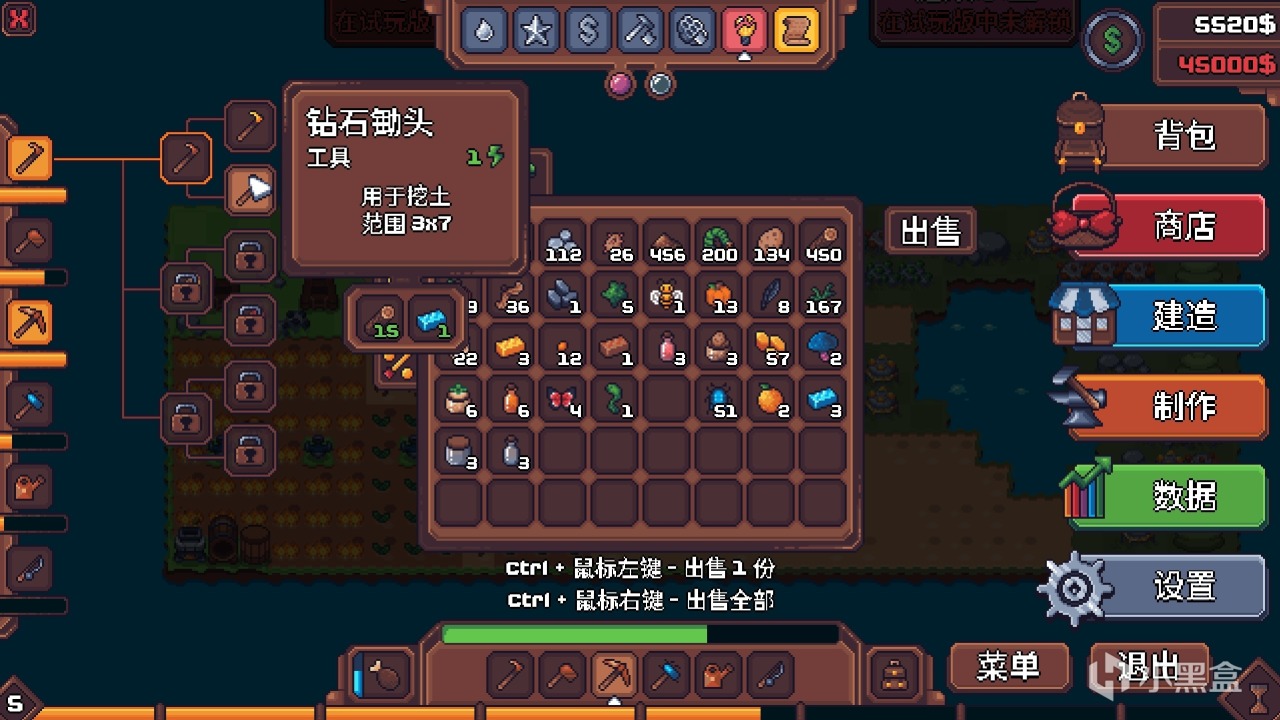Open the scroll quest icon

click(x=795, y=29)
